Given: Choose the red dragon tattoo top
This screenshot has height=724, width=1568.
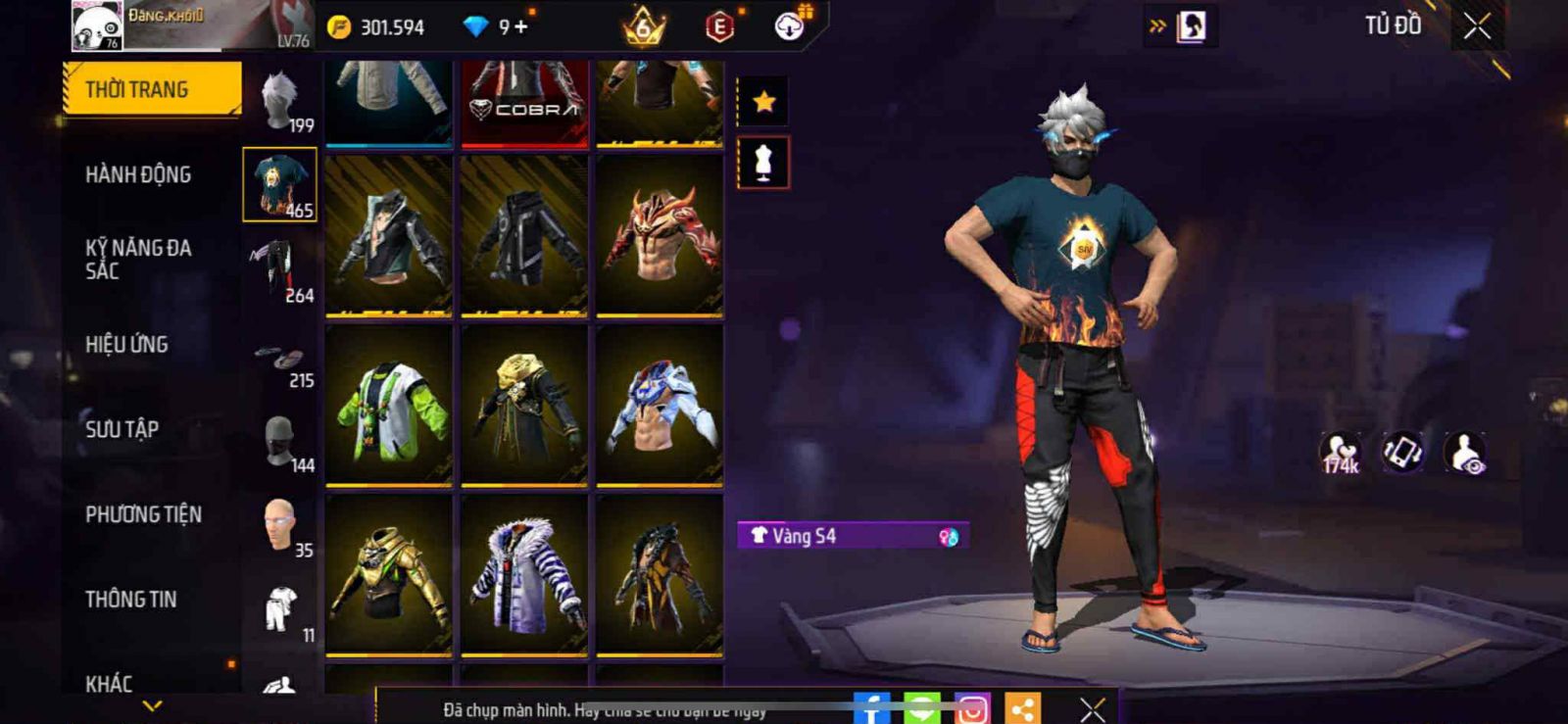Looking at the screenshot, I should tap(660, 235).
